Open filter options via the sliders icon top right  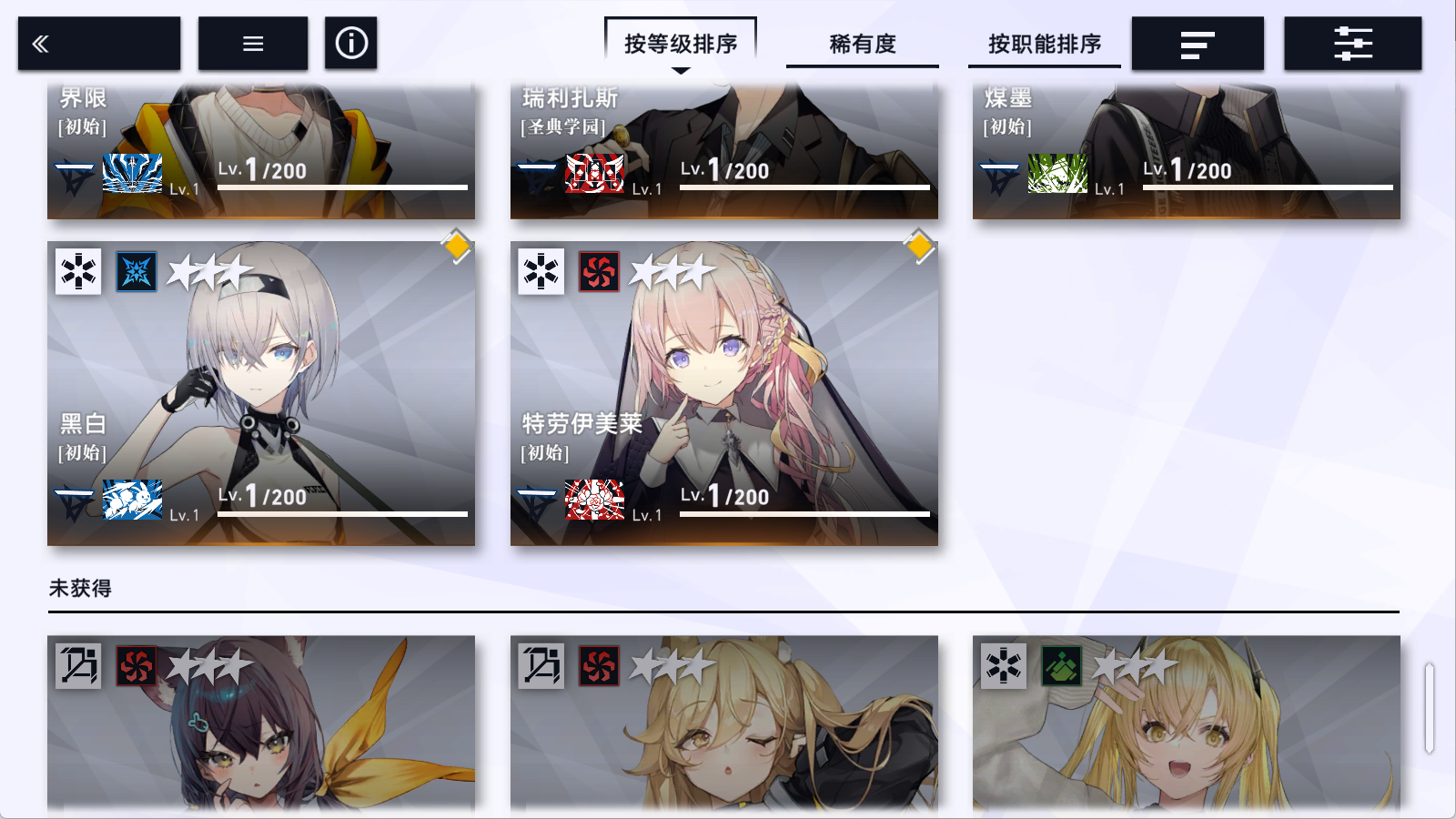(1351, 42)
